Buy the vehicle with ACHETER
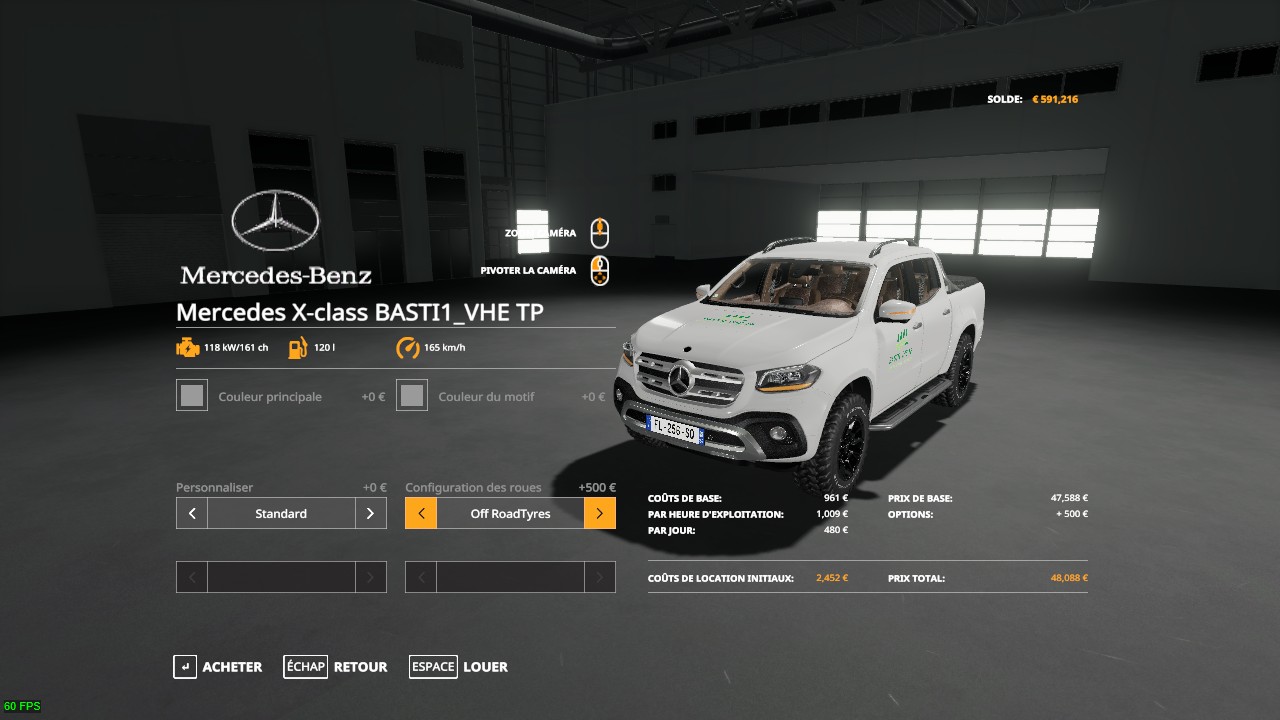The height and width of the screenshot is (720, 1280). 218,667
